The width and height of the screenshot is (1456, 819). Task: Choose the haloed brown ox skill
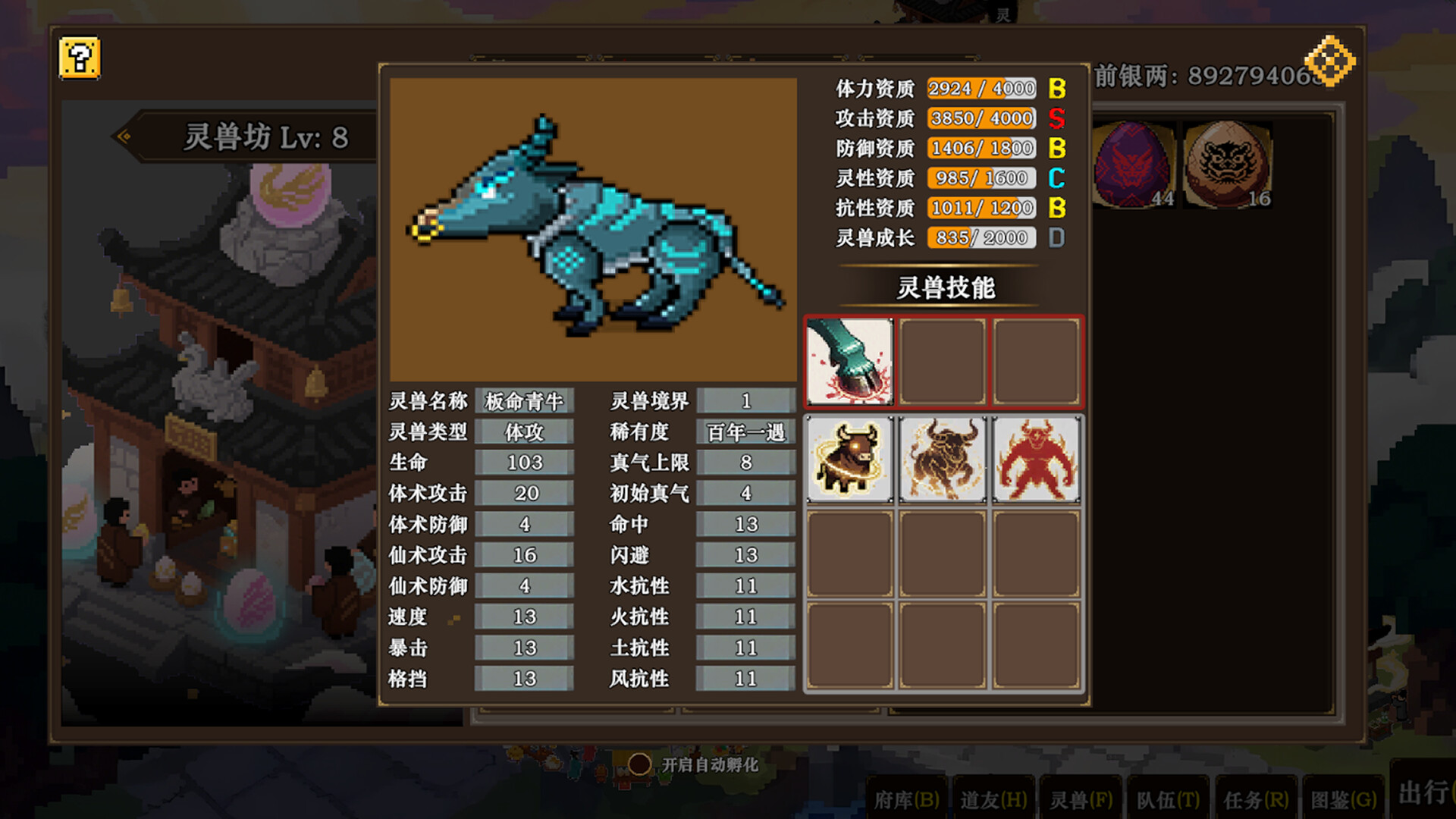pyautogui.click(x=849, y=460)
